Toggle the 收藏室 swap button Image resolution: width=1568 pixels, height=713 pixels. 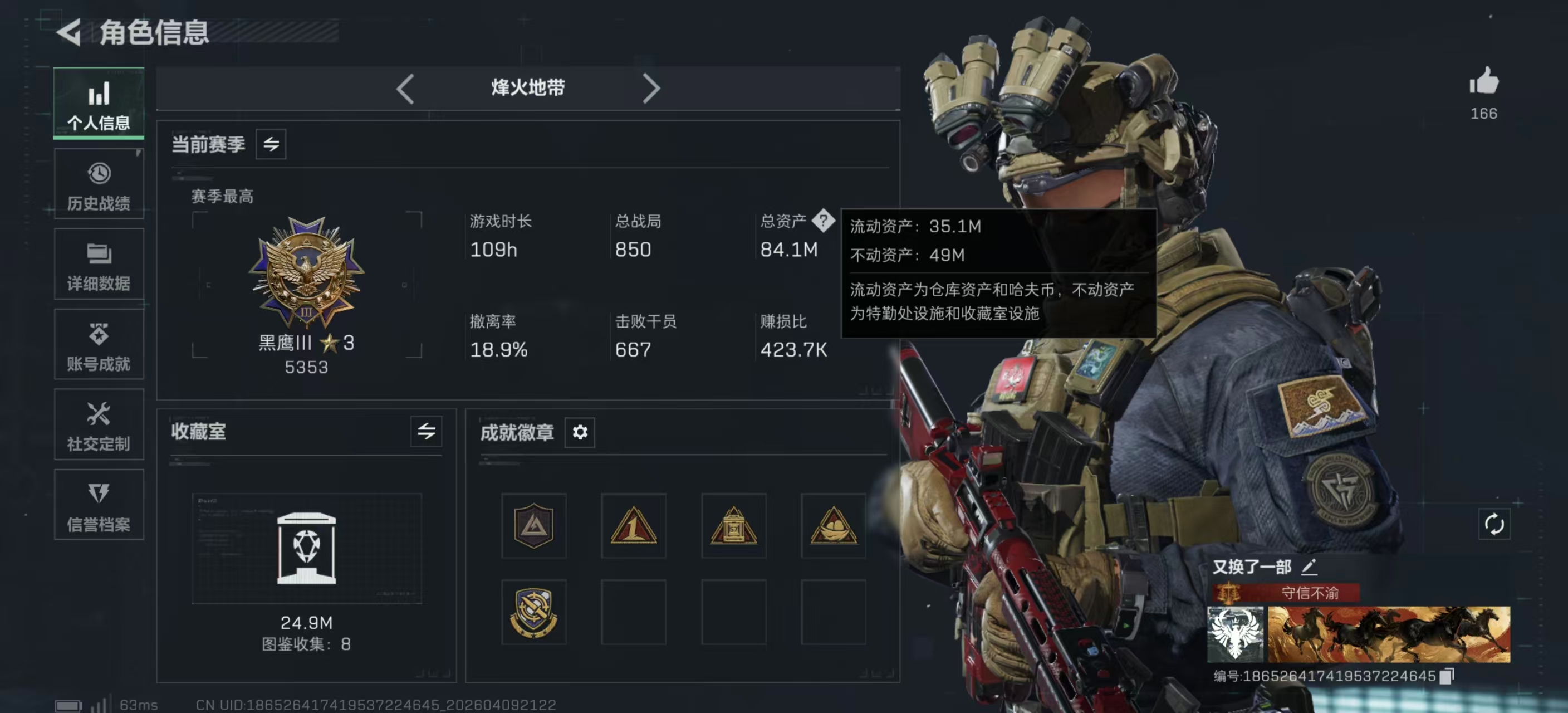(x=426, y=432)
